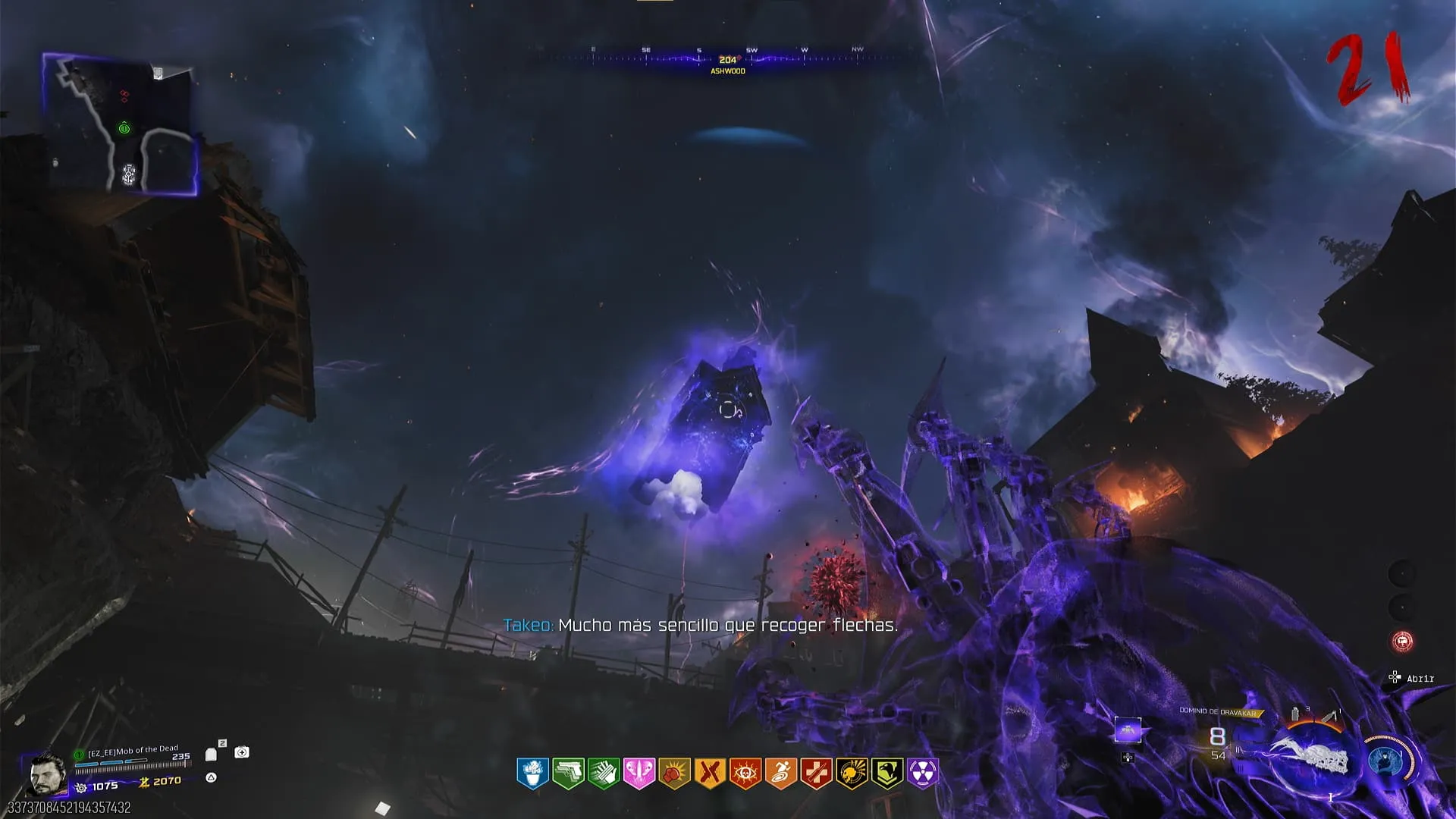Select the blue Jugger-Nog perk icon
1456x819 pixels.
point(532,773)
